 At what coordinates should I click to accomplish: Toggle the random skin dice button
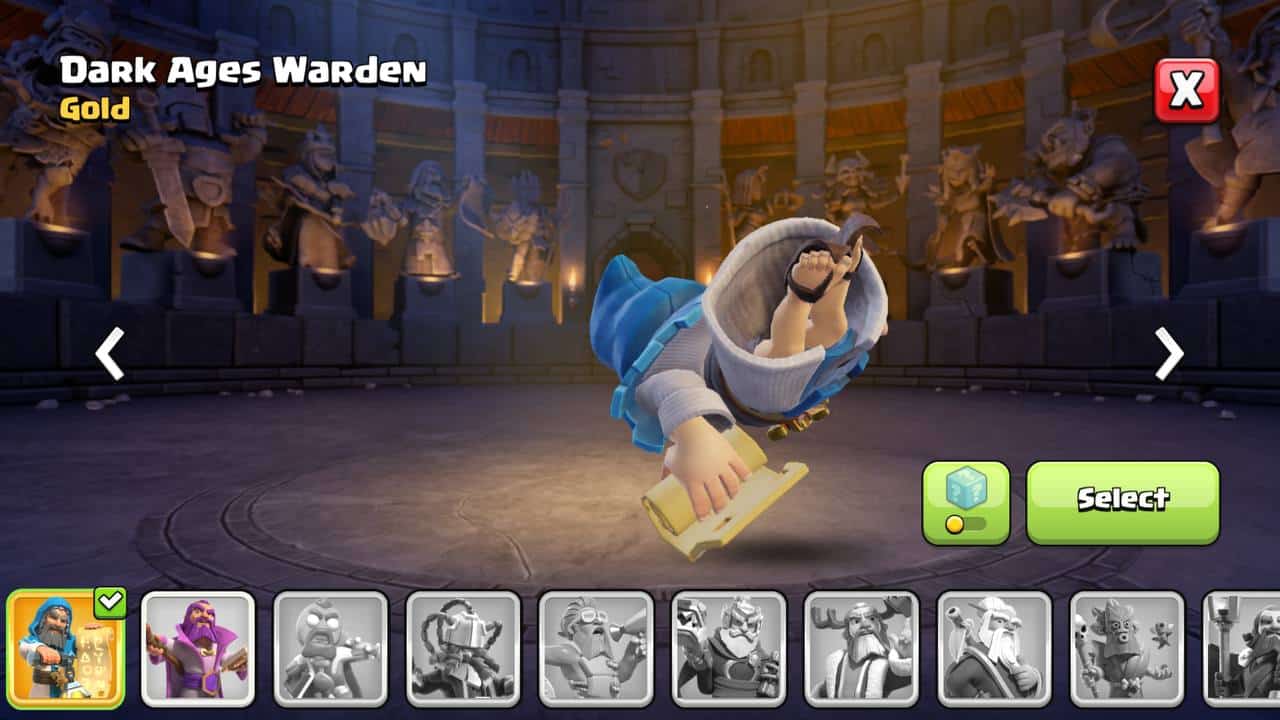tap(965, 502)
